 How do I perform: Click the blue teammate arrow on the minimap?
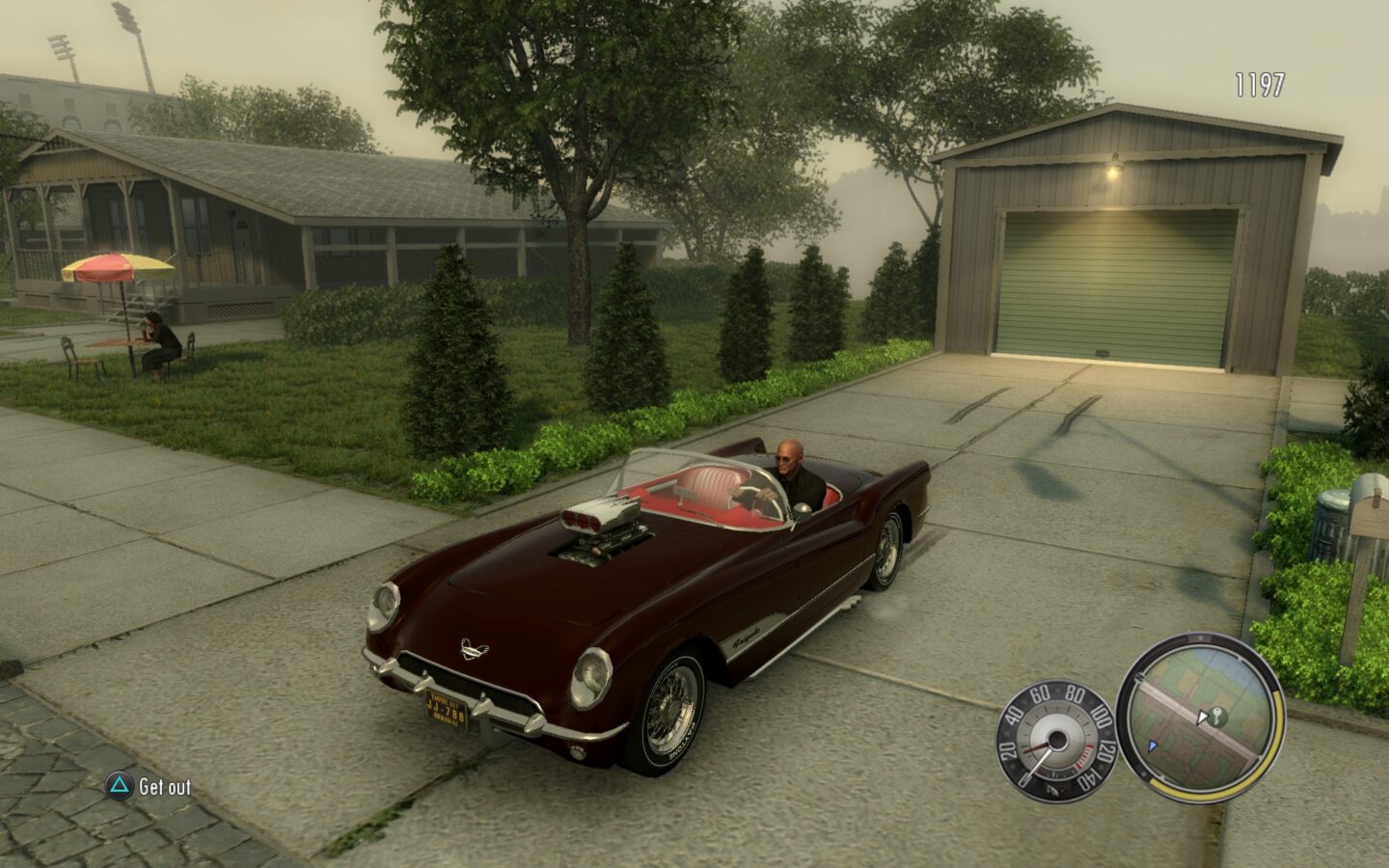(x=1153, y=745)
